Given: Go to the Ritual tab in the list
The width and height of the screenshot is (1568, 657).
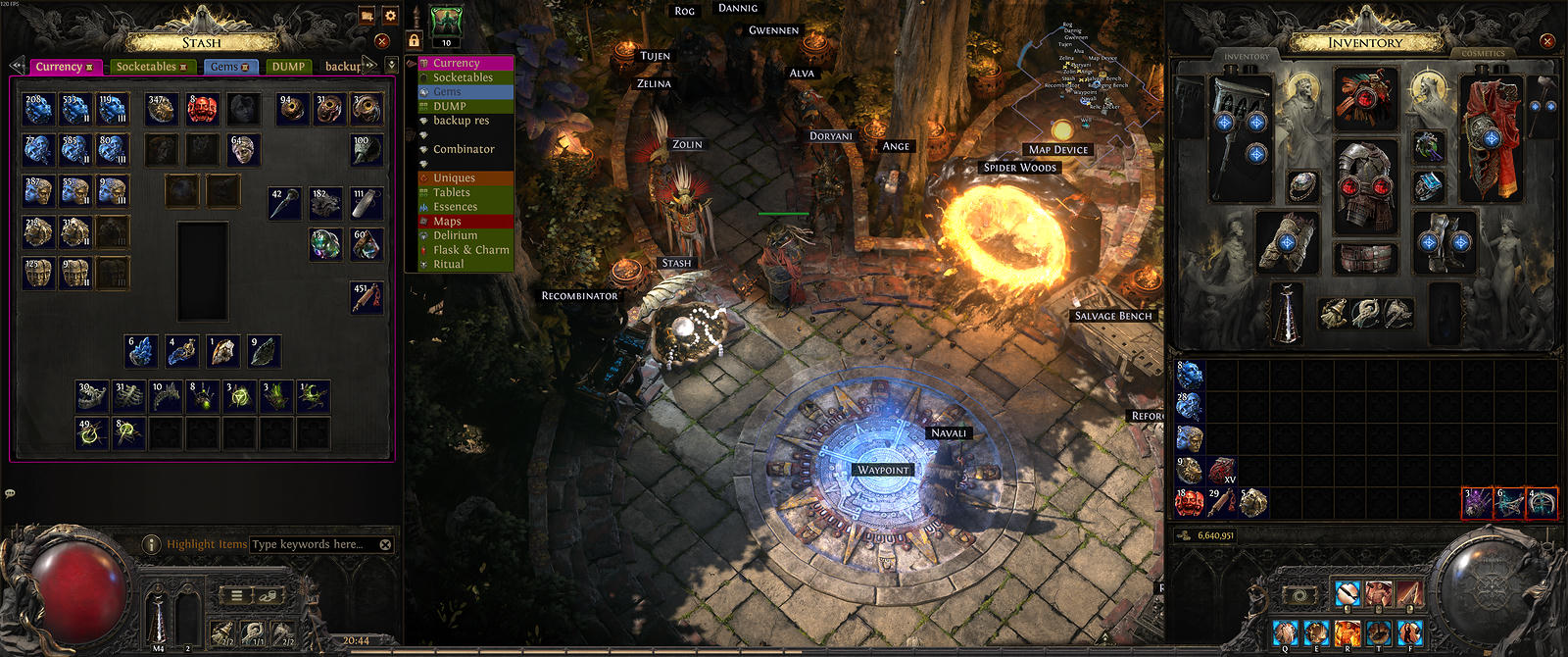Looking at the screenshot, I should click(448, 265).
